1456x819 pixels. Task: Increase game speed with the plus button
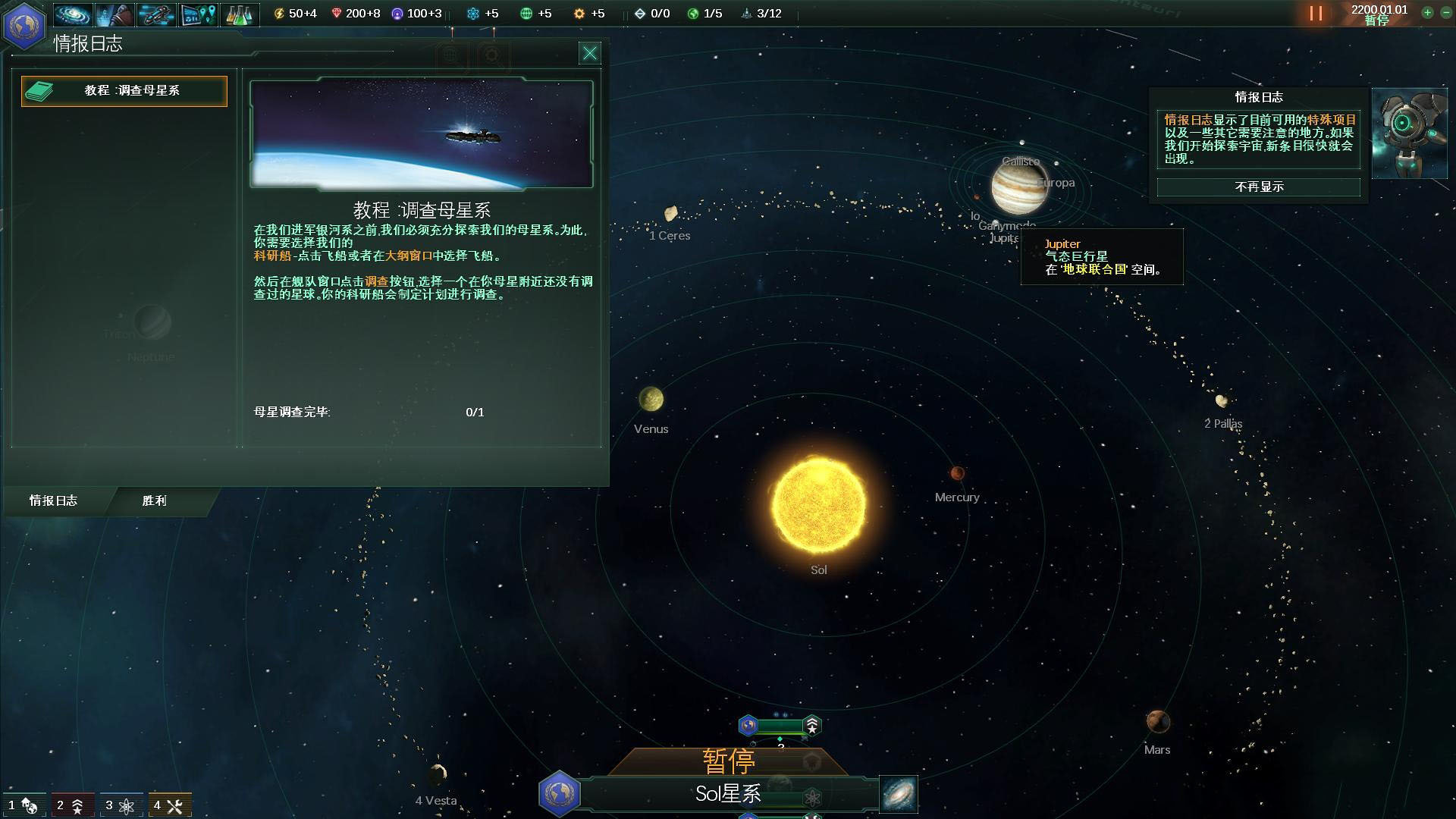1427,13
